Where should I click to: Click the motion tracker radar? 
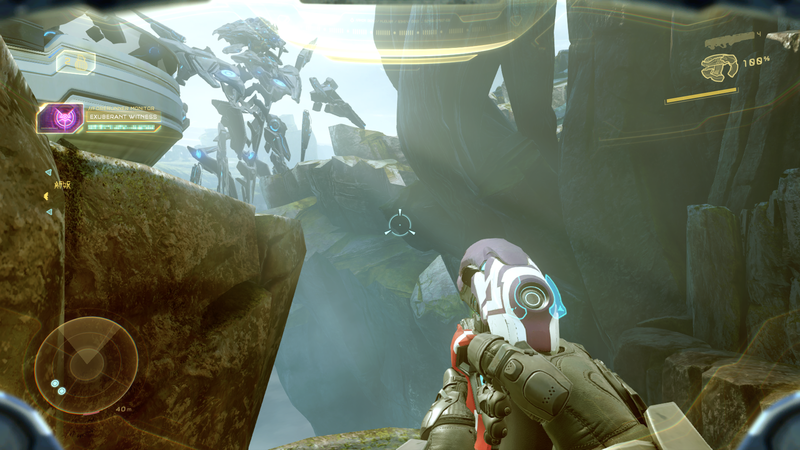click(86, 365)
